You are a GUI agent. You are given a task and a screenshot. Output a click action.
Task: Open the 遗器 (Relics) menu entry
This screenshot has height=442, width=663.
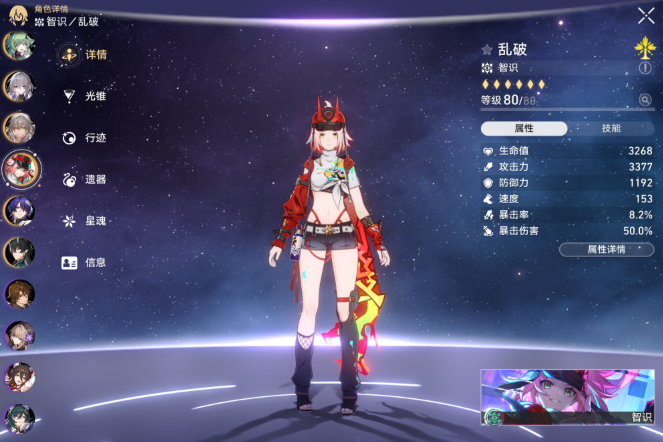pos(86,180)
